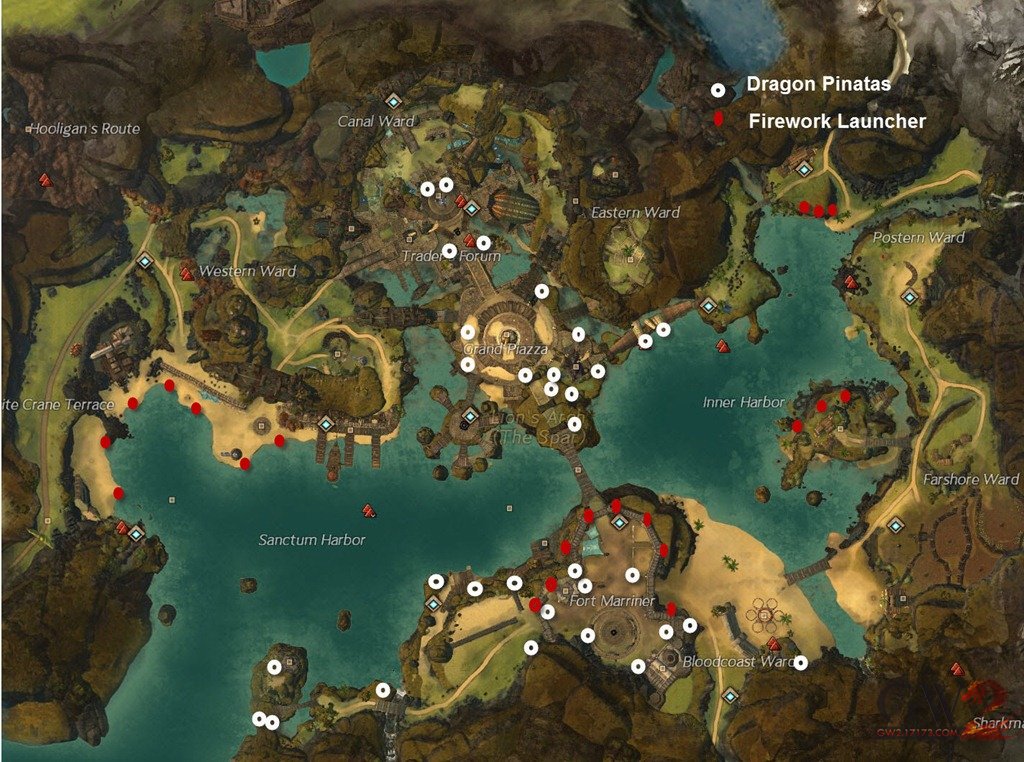Select the Canal Ward waypoint
Screen dimensions: 1024x762
coord(393,101)
